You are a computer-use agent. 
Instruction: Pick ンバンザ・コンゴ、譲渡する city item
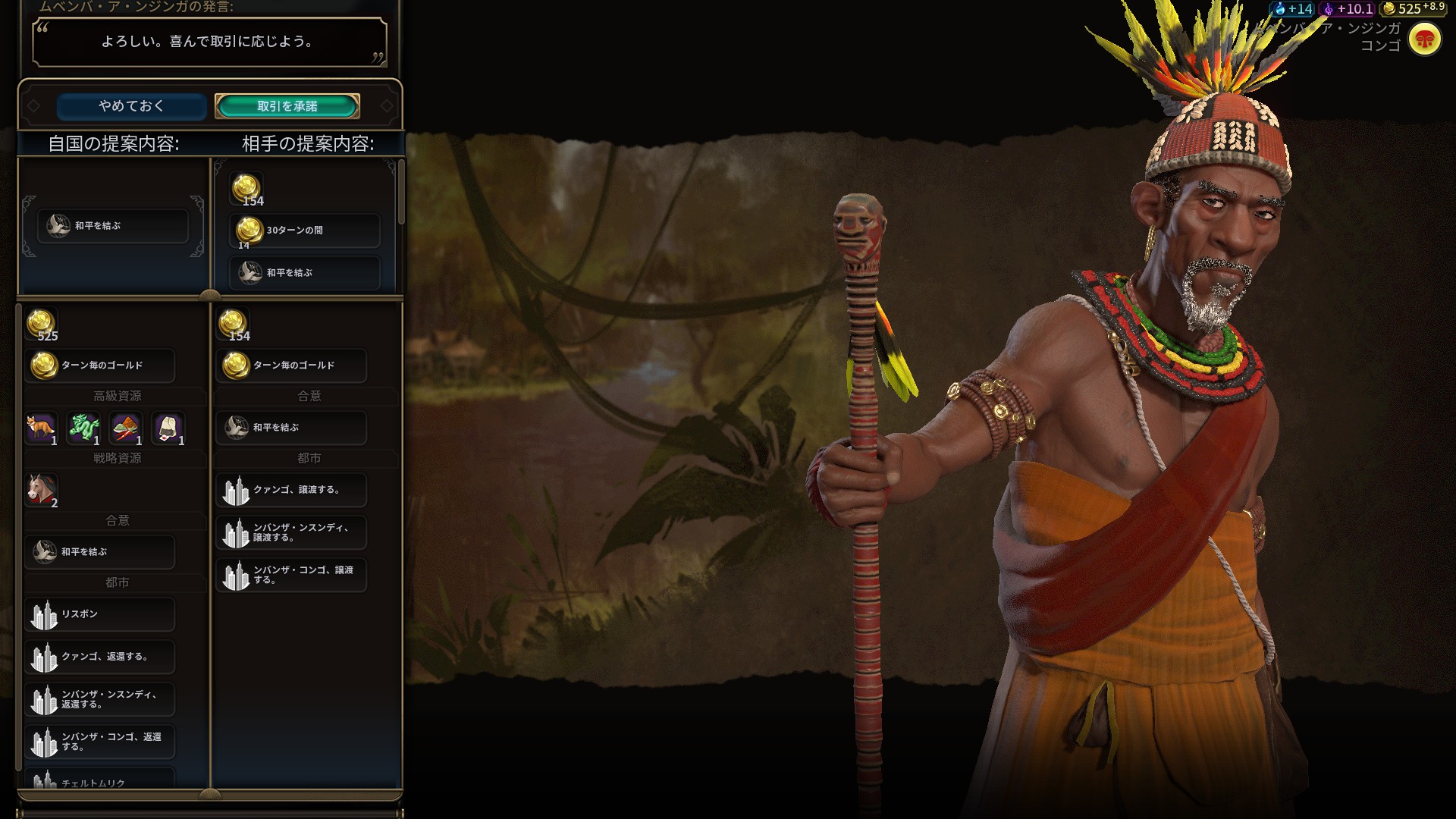[292, 575]
